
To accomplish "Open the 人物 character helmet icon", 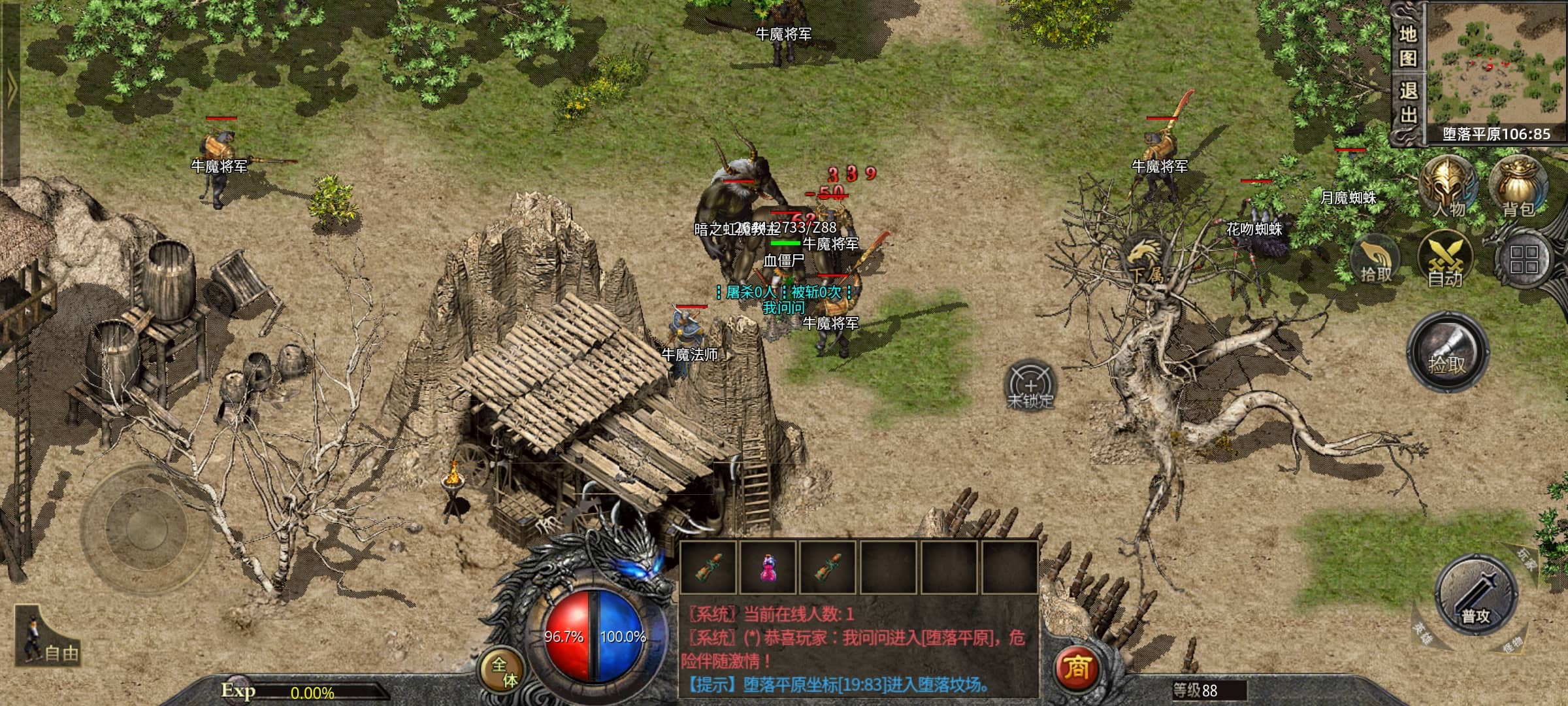I will [x=1448, y=186].
